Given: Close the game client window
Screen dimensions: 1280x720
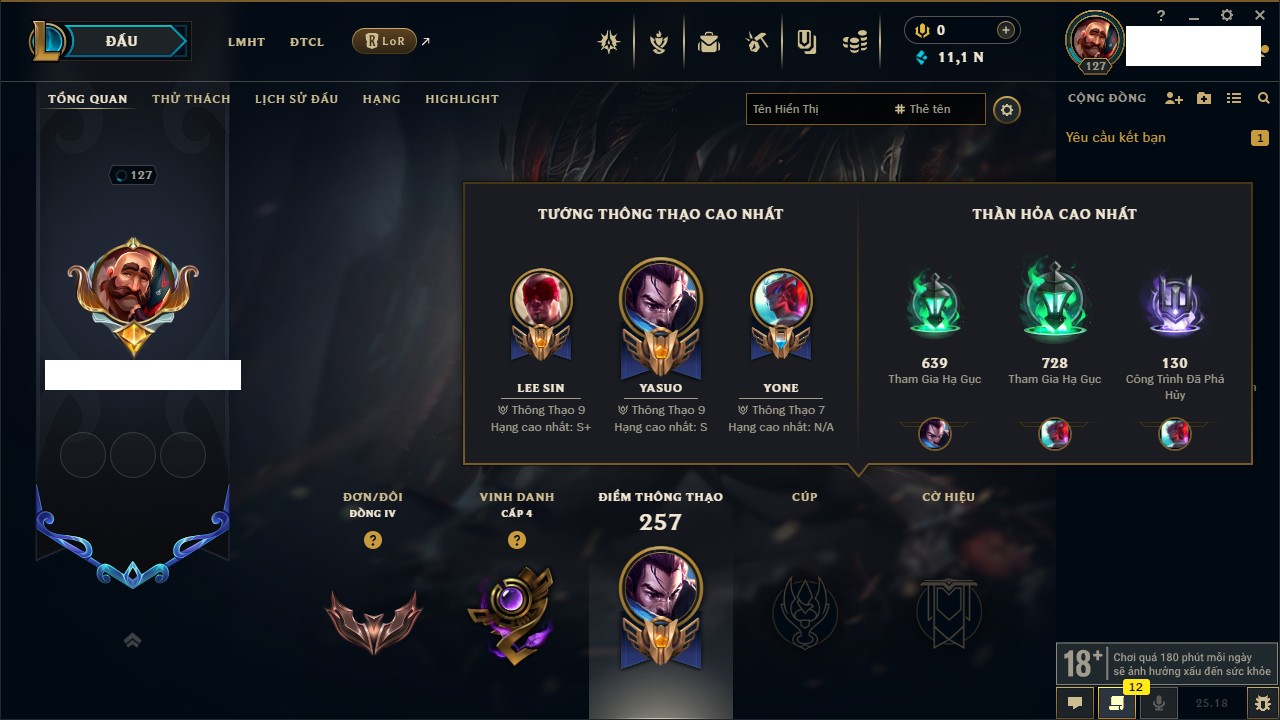Looking at the screenshot, I should (x=1258, y=15).
